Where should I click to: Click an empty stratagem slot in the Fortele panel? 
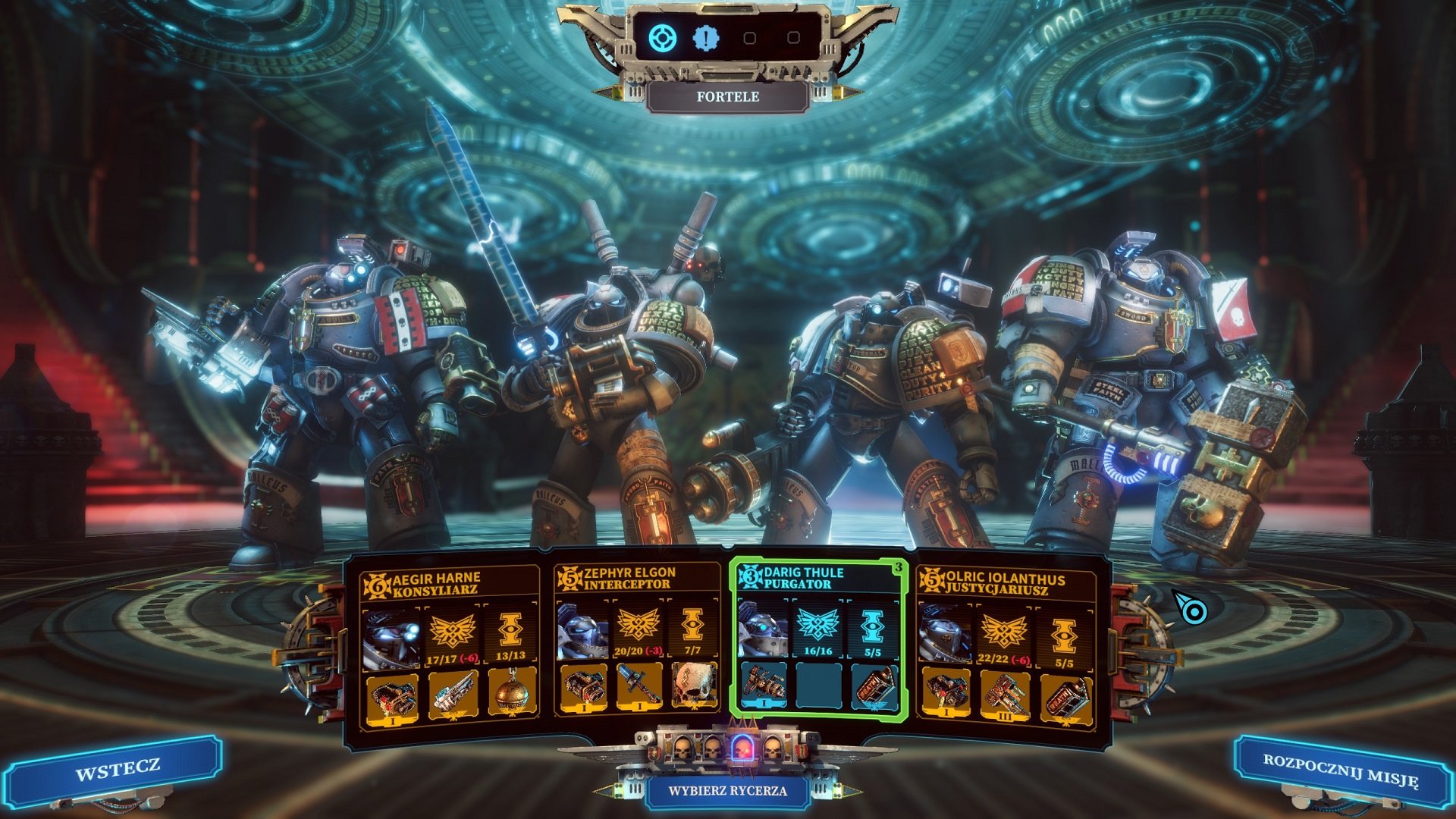(749, 38)
